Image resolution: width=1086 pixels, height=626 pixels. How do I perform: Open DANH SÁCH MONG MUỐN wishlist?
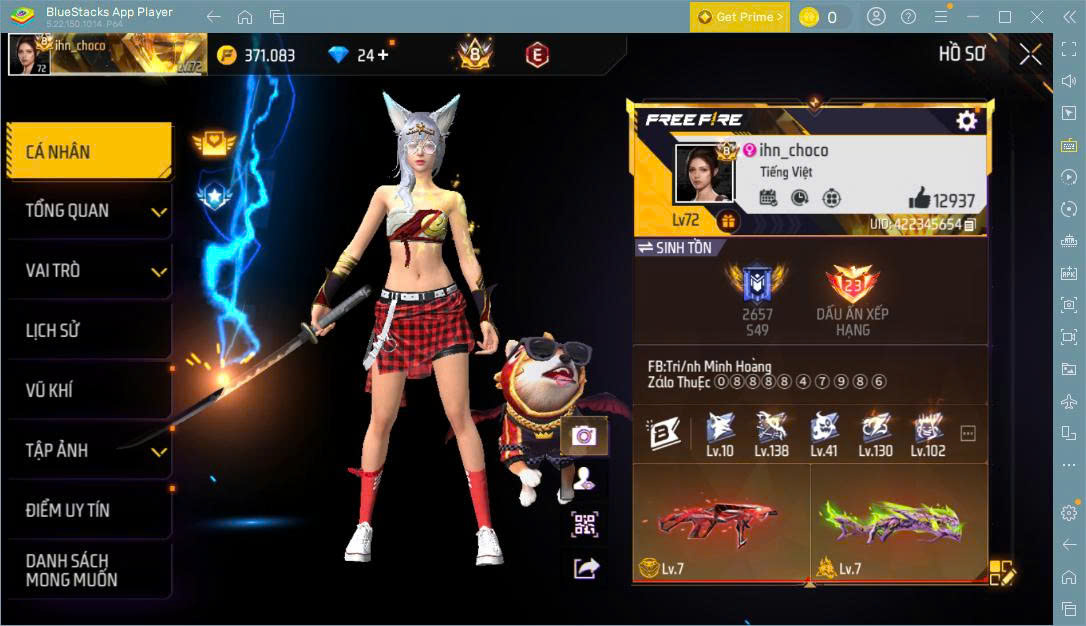click(88, 570)
